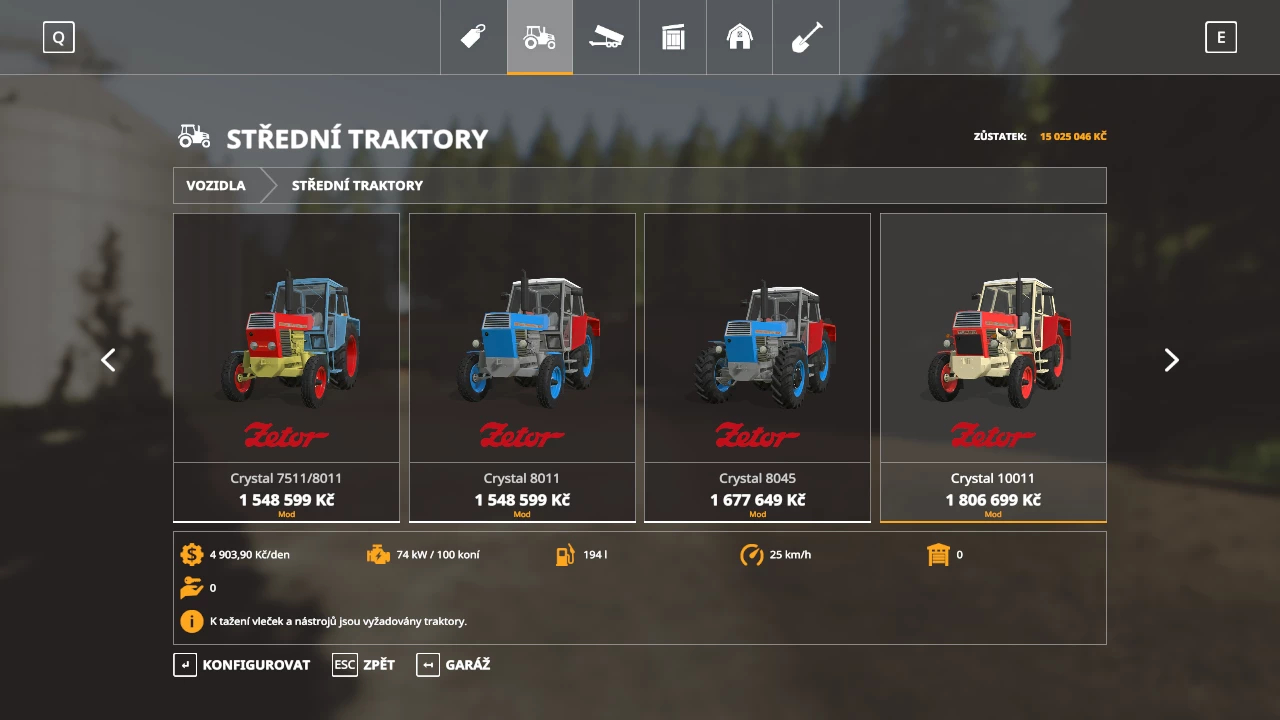Open the trailer tools tab
Image resolution: width=1280 pixels, height=720 pixels.
point(606,37)
